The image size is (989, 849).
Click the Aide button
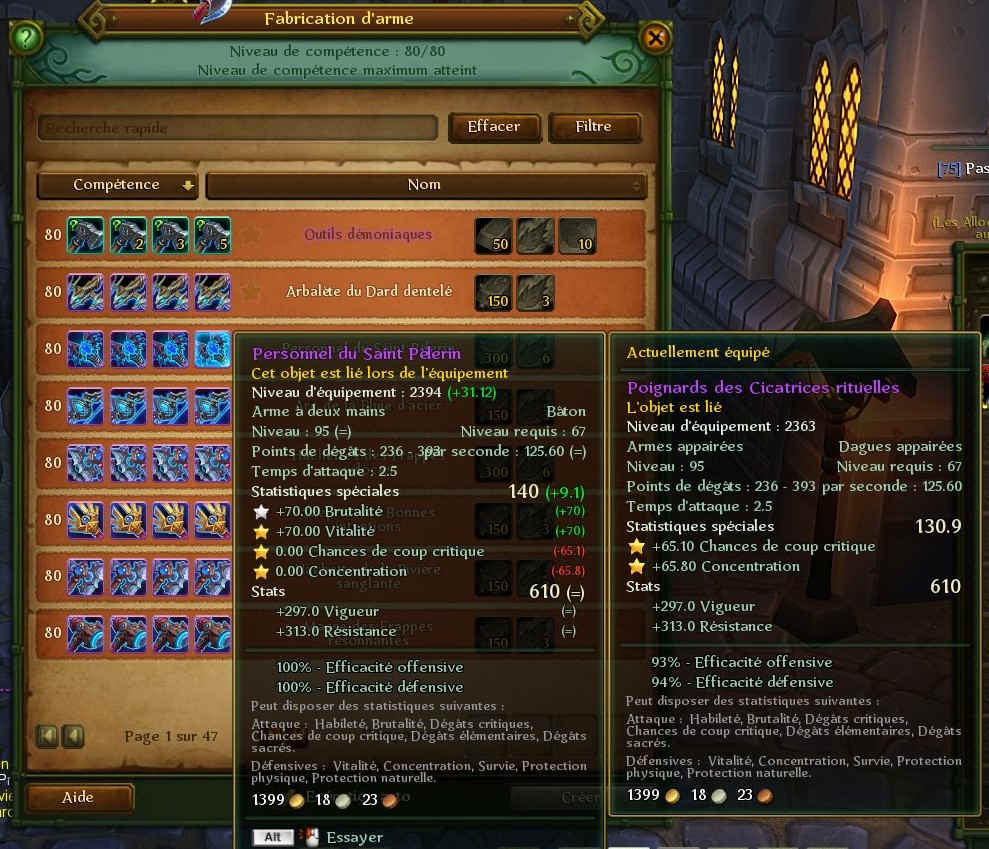(x=79, y=797)
